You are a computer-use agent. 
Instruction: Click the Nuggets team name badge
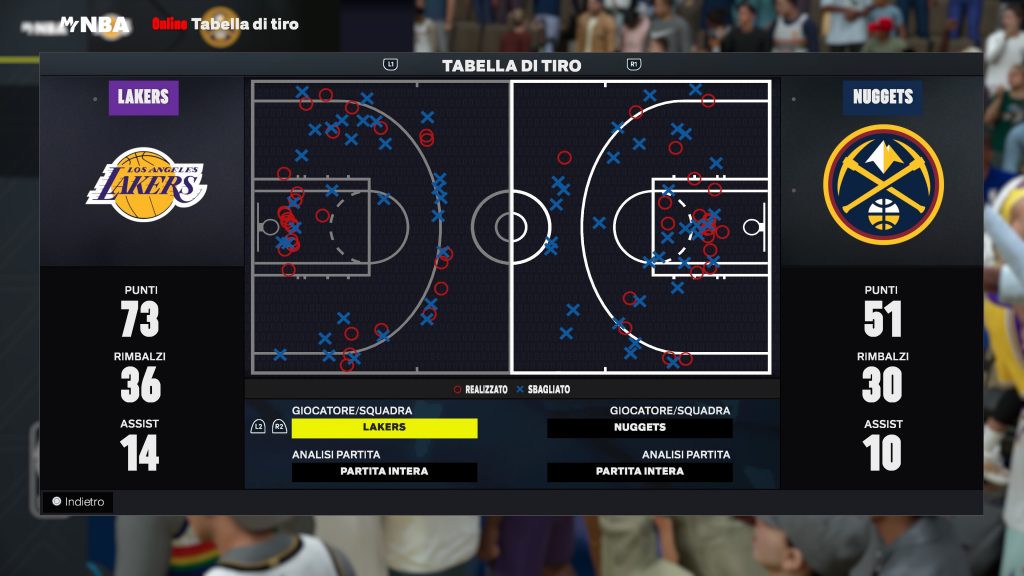click(x=882, y=98)
